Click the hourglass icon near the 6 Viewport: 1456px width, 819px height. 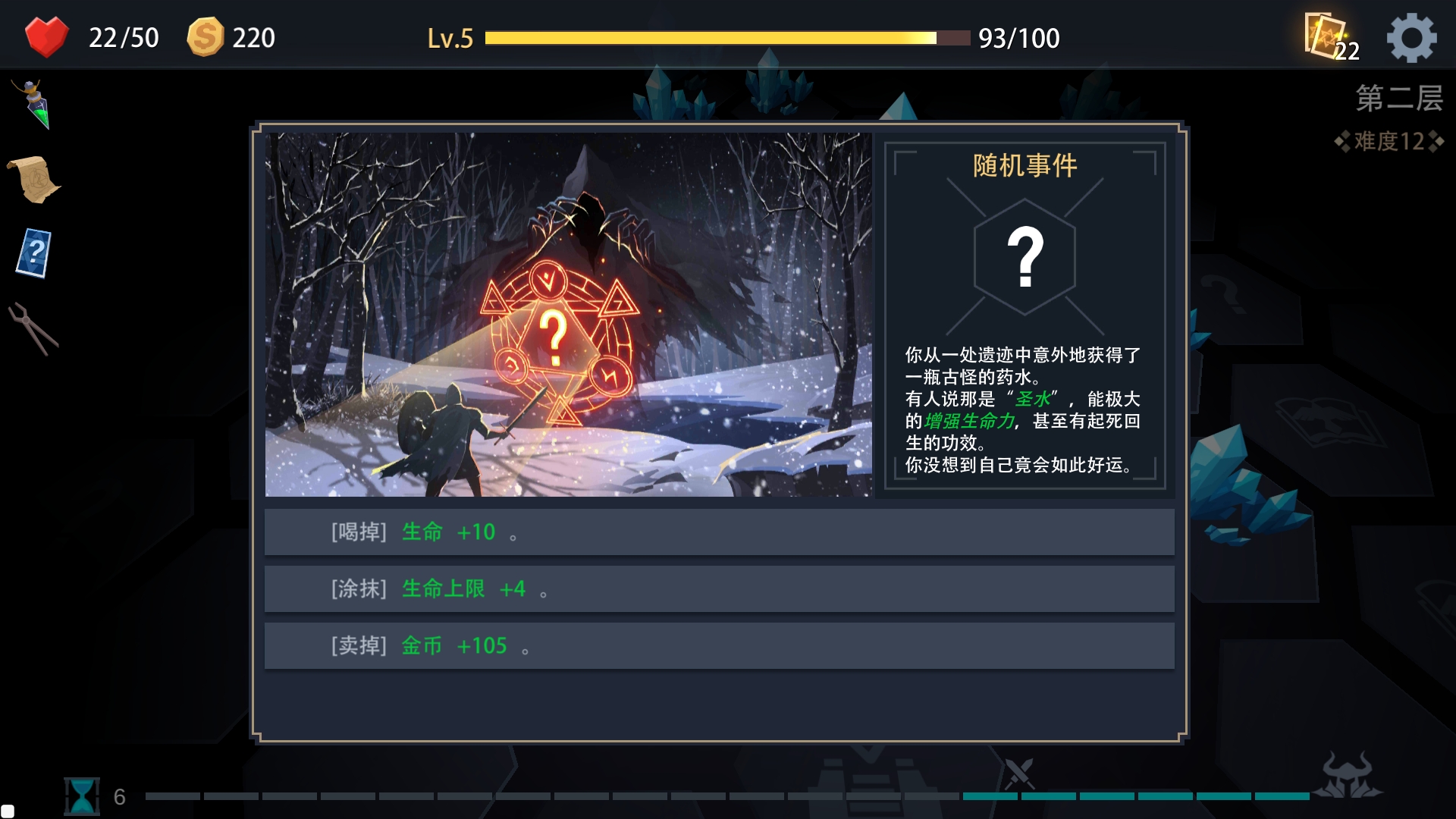pos(82,795)
